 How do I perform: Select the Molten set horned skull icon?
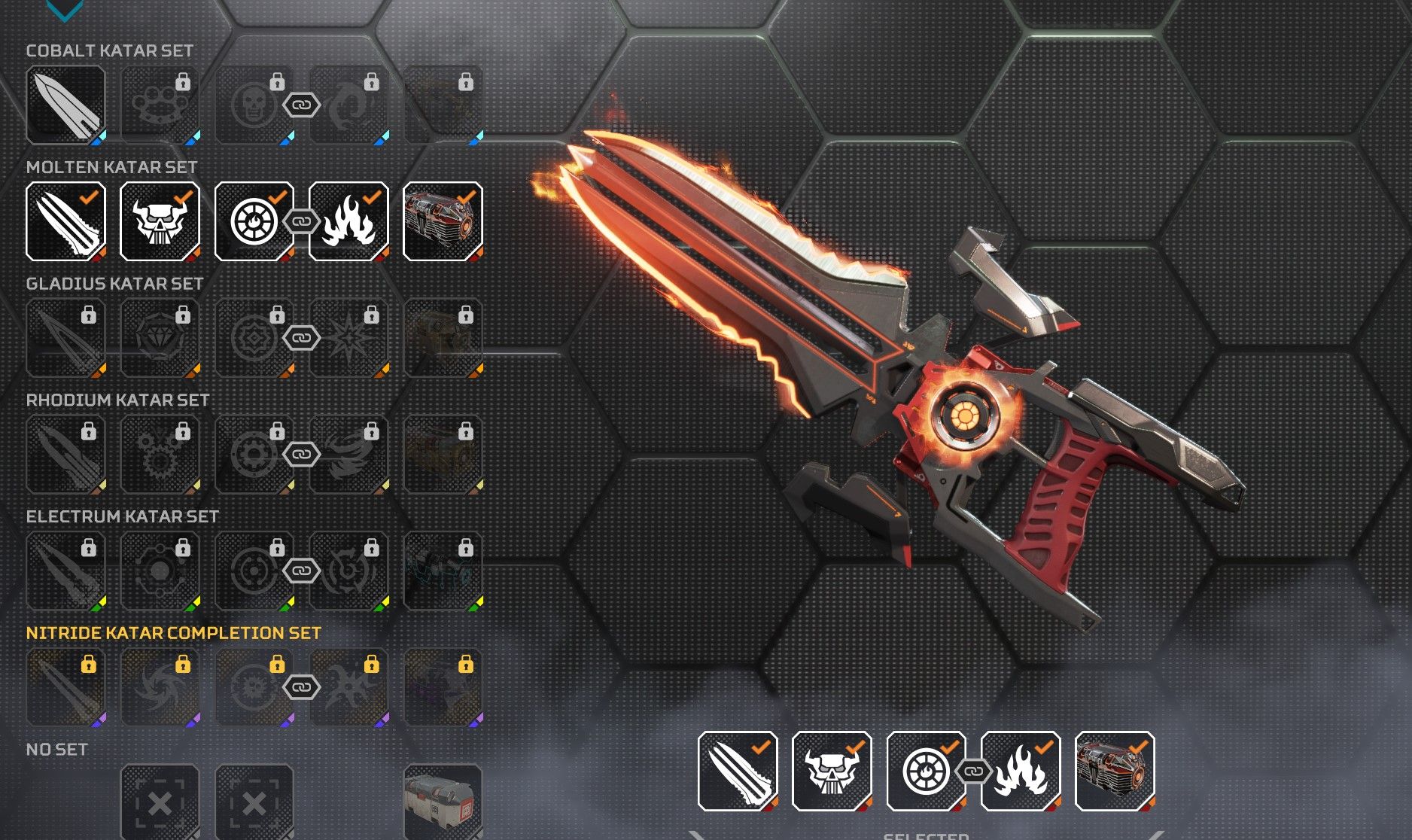pos(160,221)
